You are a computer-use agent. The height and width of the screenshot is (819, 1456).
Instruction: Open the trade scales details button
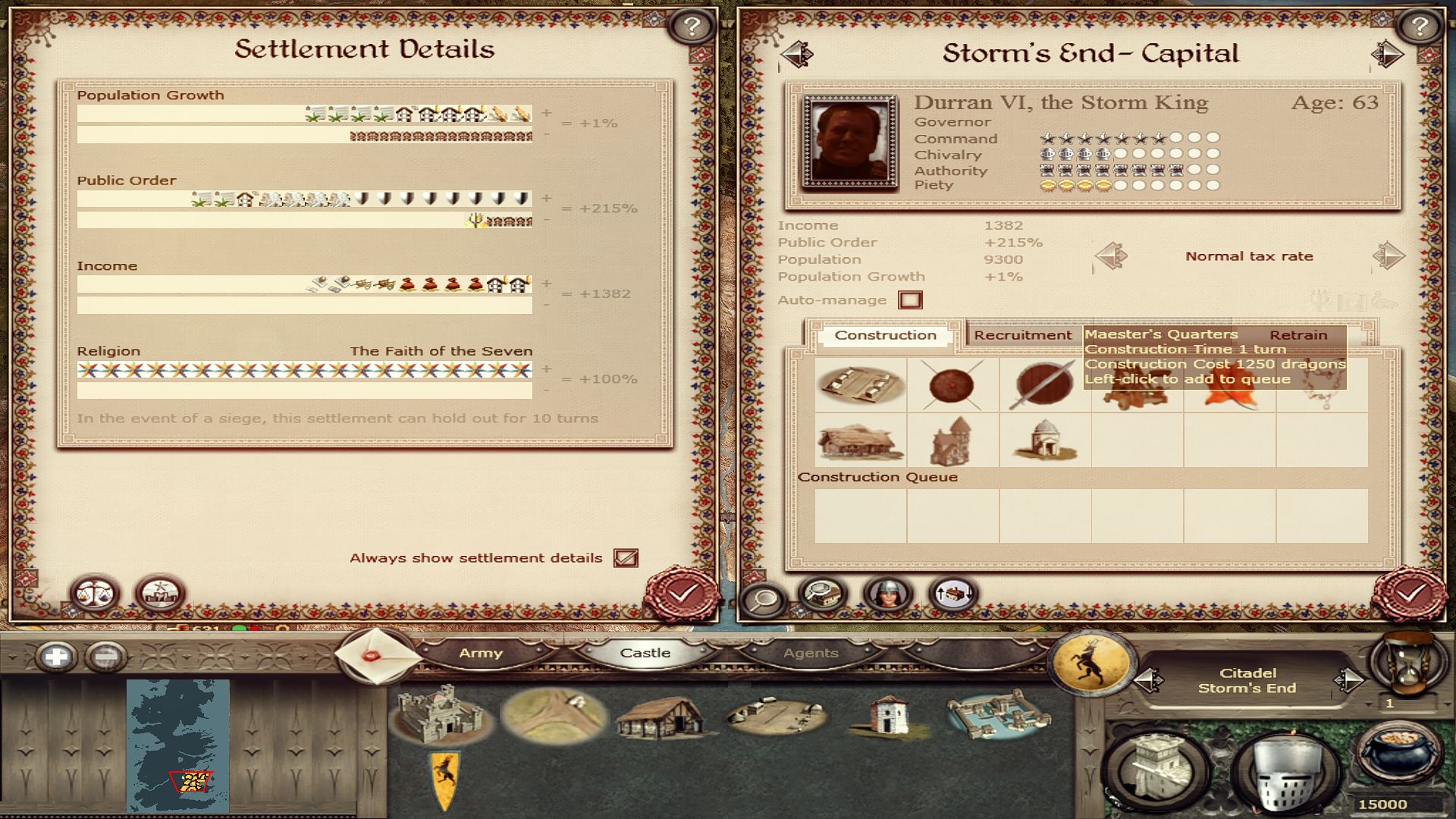pyautogui.click(x=95, y=593)
